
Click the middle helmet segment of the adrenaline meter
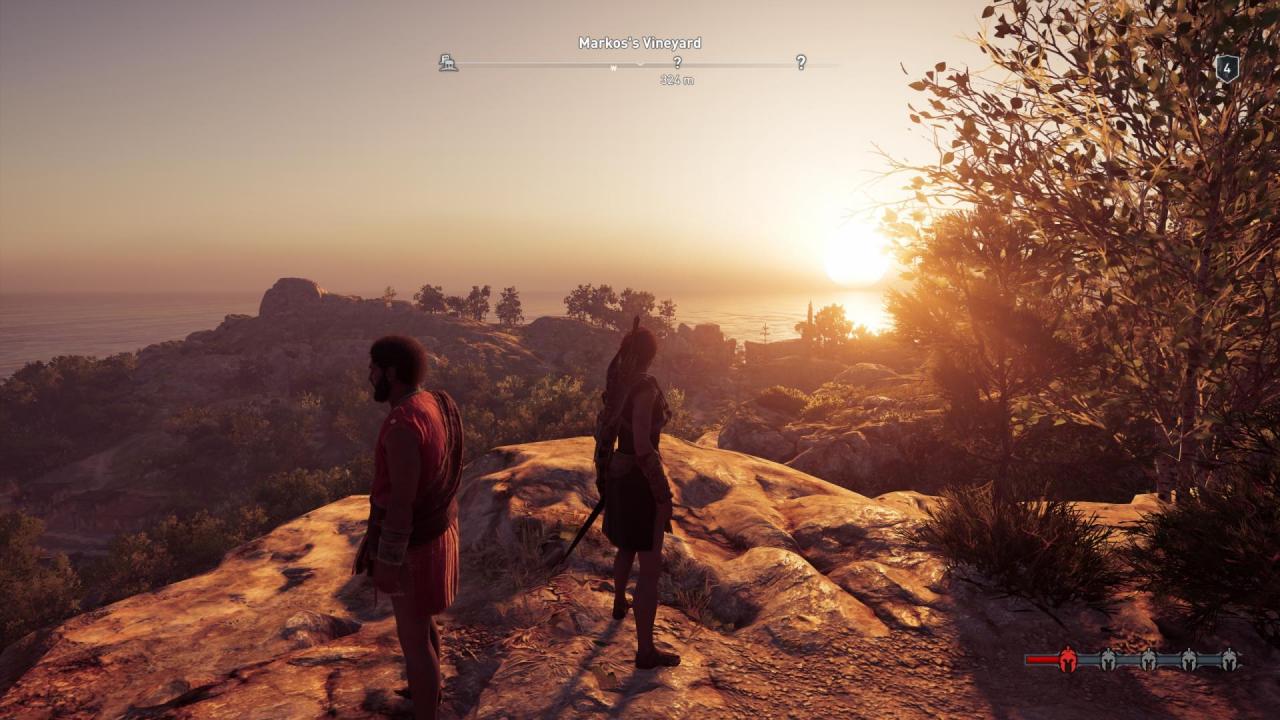pyautogui.click(x=1148, y=659)
